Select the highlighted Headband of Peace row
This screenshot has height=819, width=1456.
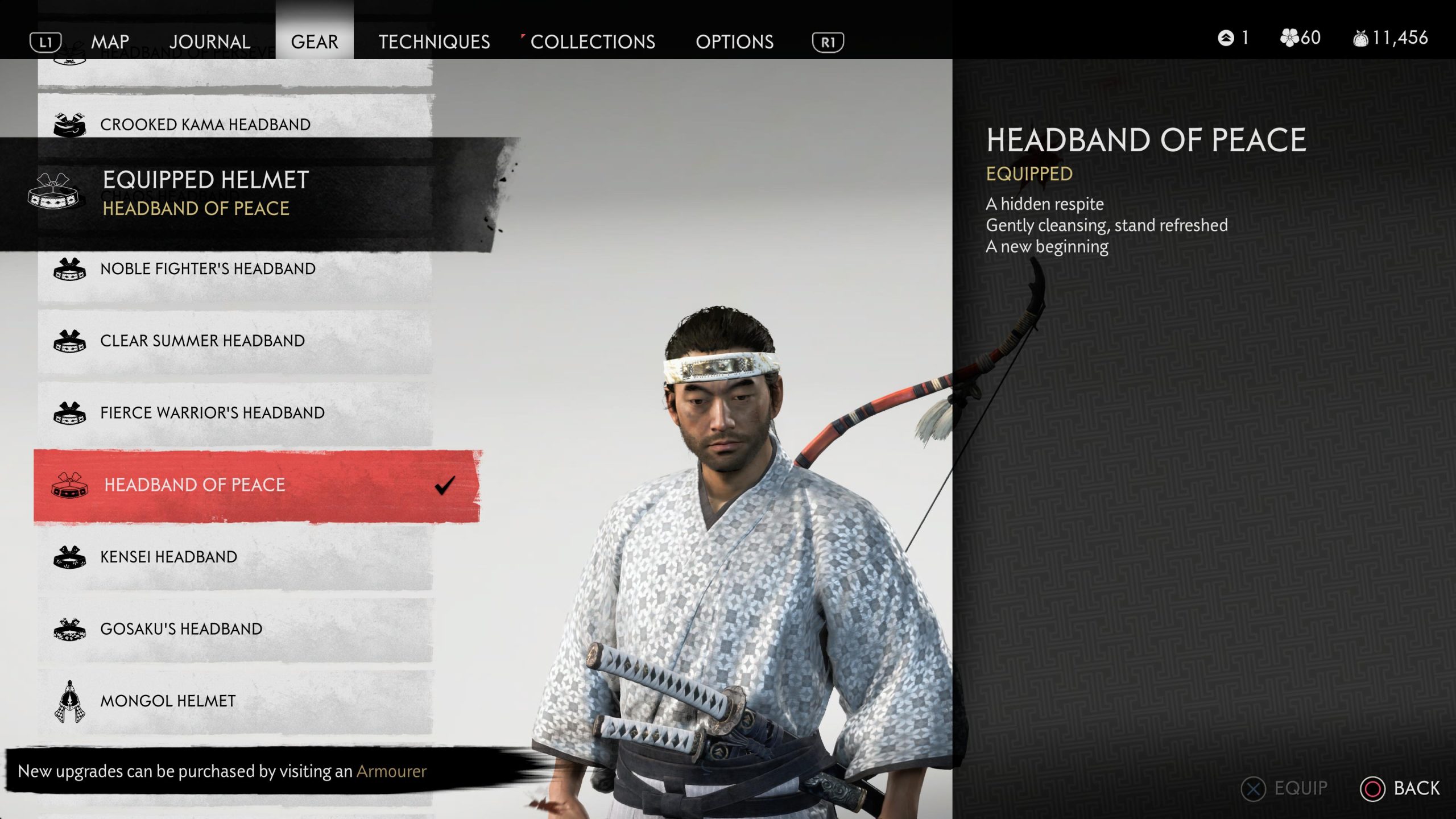tap(195, 485)
